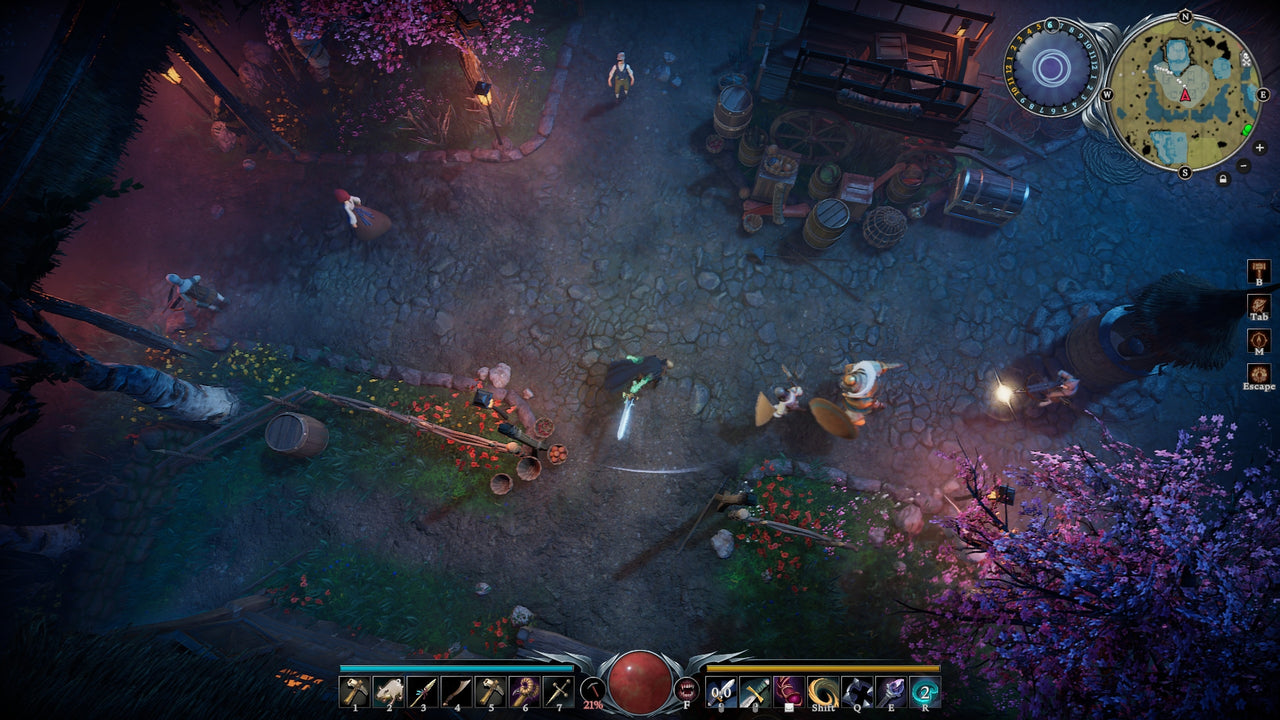Image resolution: width=1280 pixels, height=720 pixels.
Task: Open the Q spell ability slot
Action: [857, 690]
